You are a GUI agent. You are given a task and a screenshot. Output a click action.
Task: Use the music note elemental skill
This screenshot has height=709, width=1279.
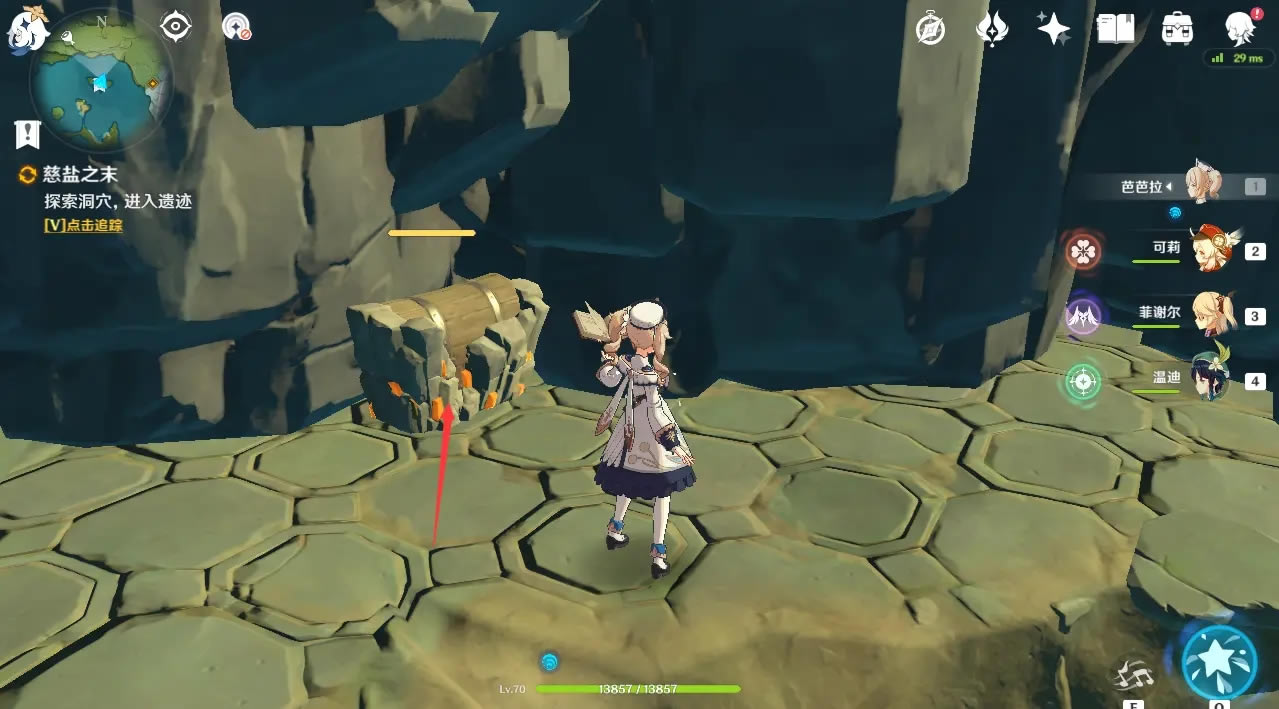pos(1133,676)
